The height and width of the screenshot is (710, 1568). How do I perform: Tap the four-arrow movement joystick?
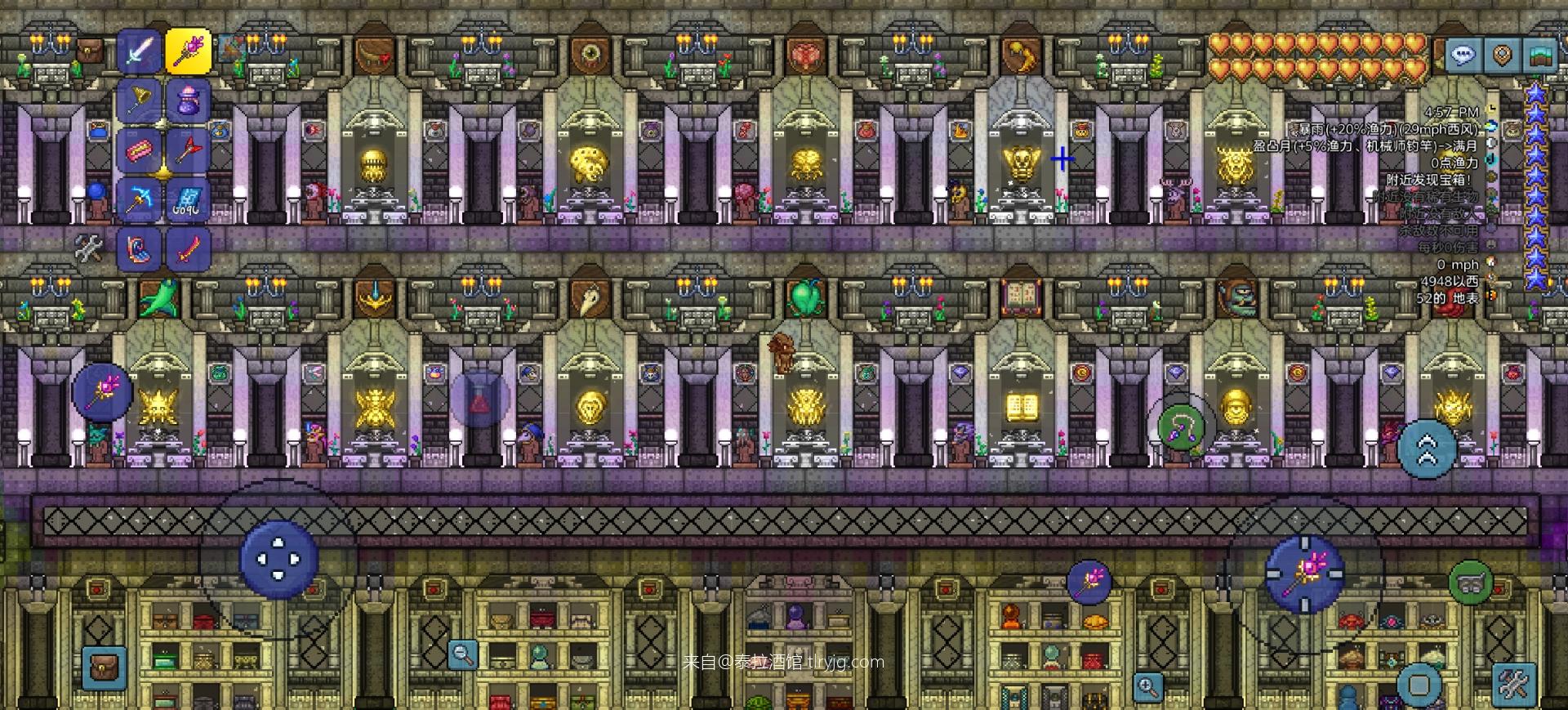pos(278,560)
